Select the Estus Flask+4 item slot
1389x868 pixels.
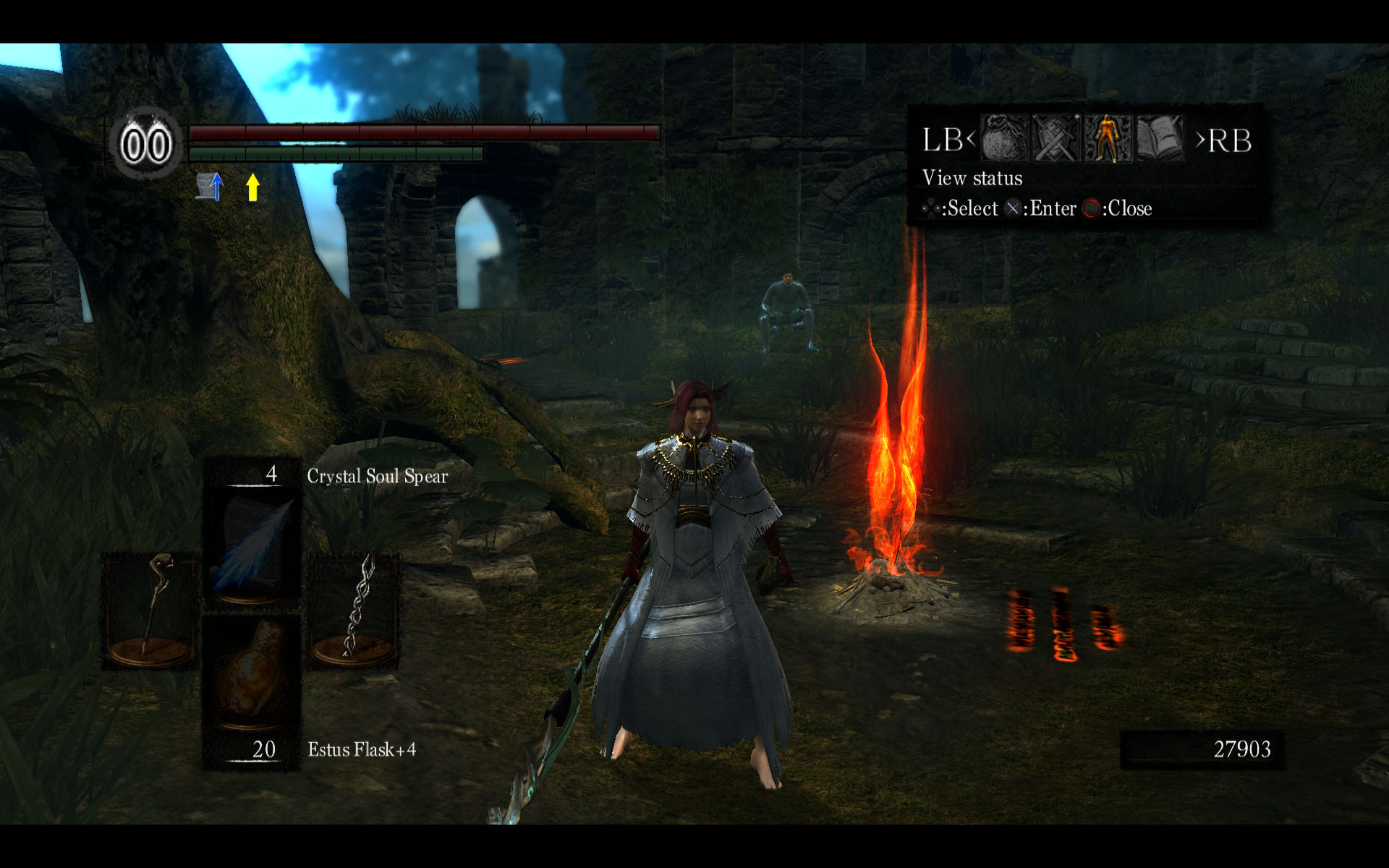[251, 675]
